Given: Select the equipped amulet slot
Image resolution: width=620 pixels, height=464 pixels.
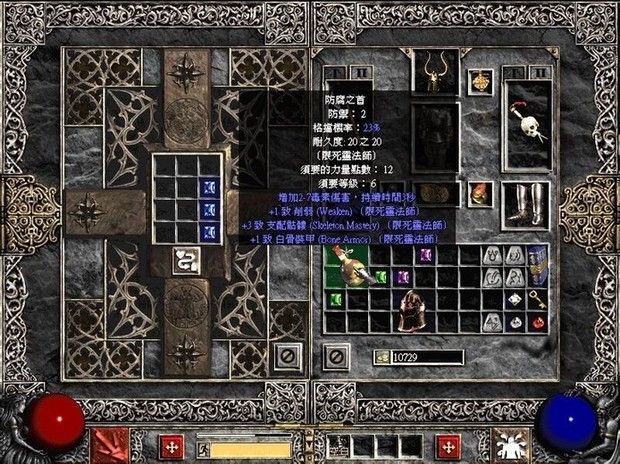Looking at the screenshot, I should (x=480, y=82).
